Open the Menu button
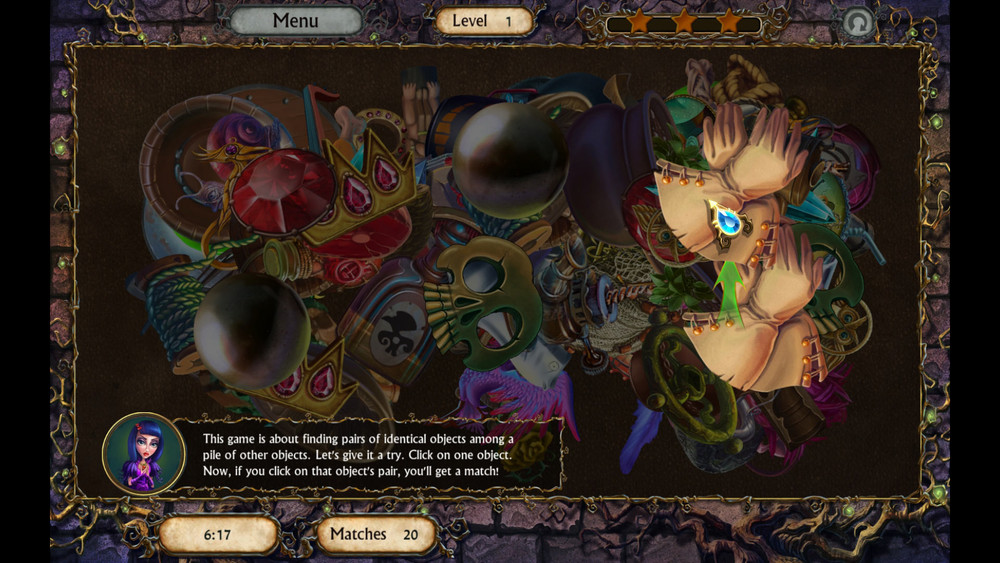Image resolution: width=1000 pixels, height=563 pixels. (x=296, y=21)
